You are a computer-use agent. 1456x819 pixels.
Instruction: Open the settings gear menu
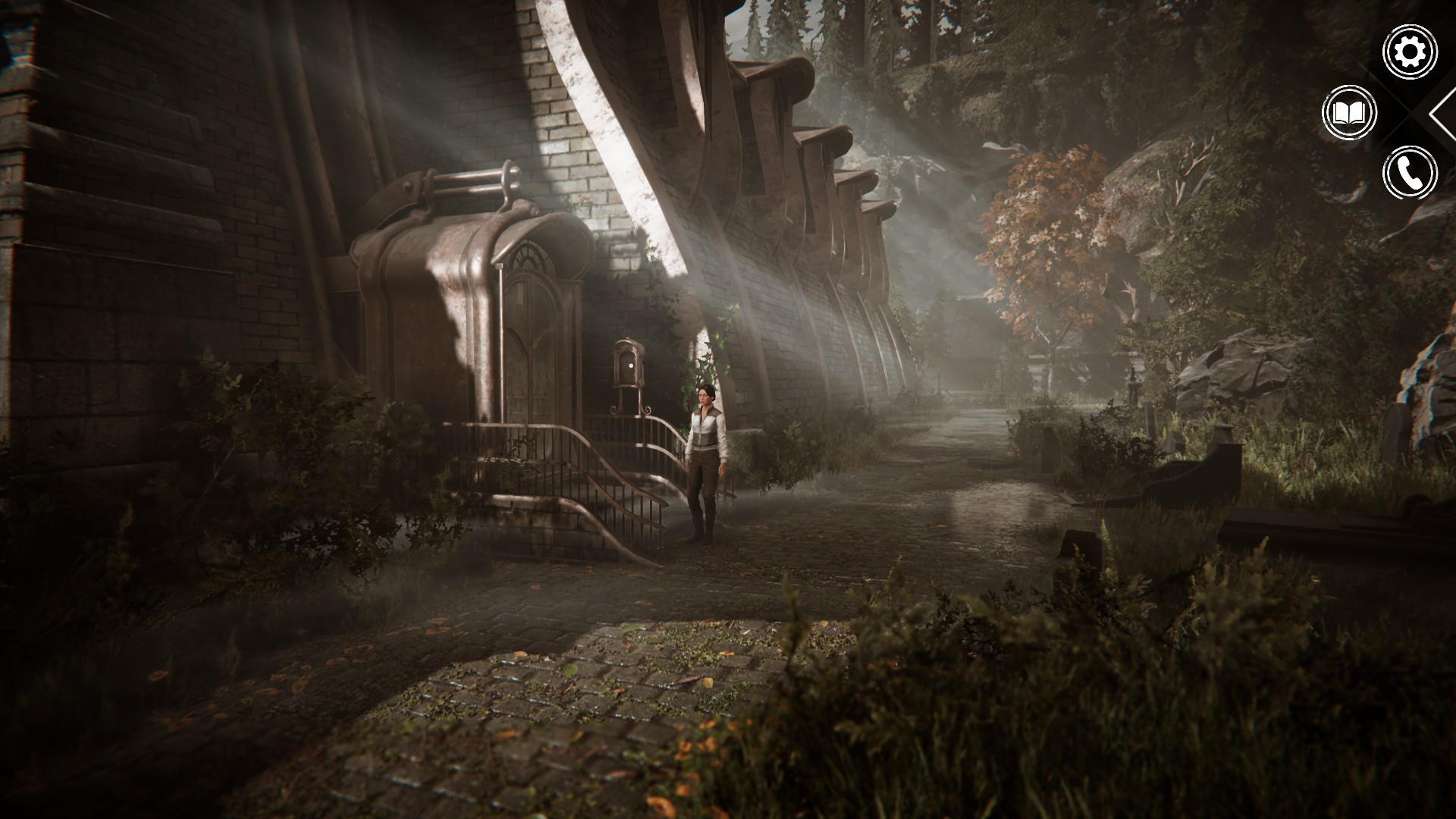1410,52
